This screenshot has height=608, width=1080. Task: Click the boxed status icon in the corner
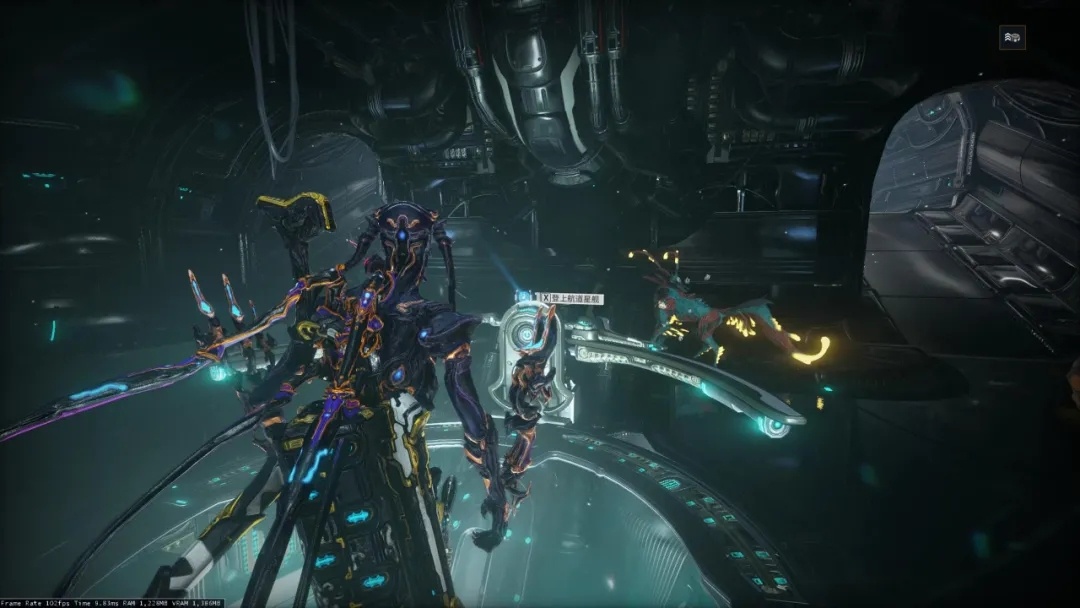click(x=1012, y=38)
